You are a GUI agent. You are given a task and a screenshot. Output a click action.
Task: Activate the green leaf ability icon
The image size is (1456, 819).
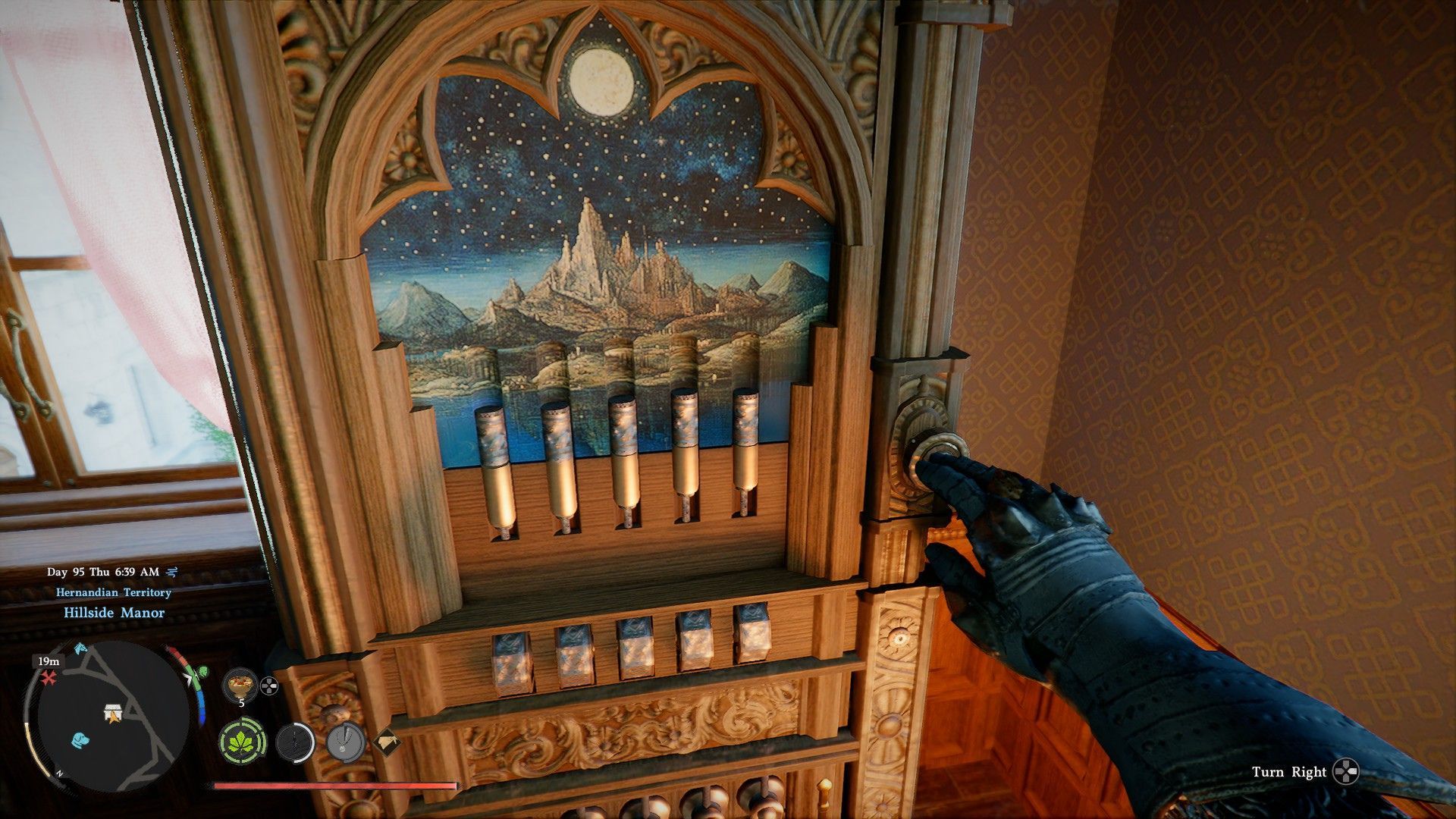tap(243, 741)
